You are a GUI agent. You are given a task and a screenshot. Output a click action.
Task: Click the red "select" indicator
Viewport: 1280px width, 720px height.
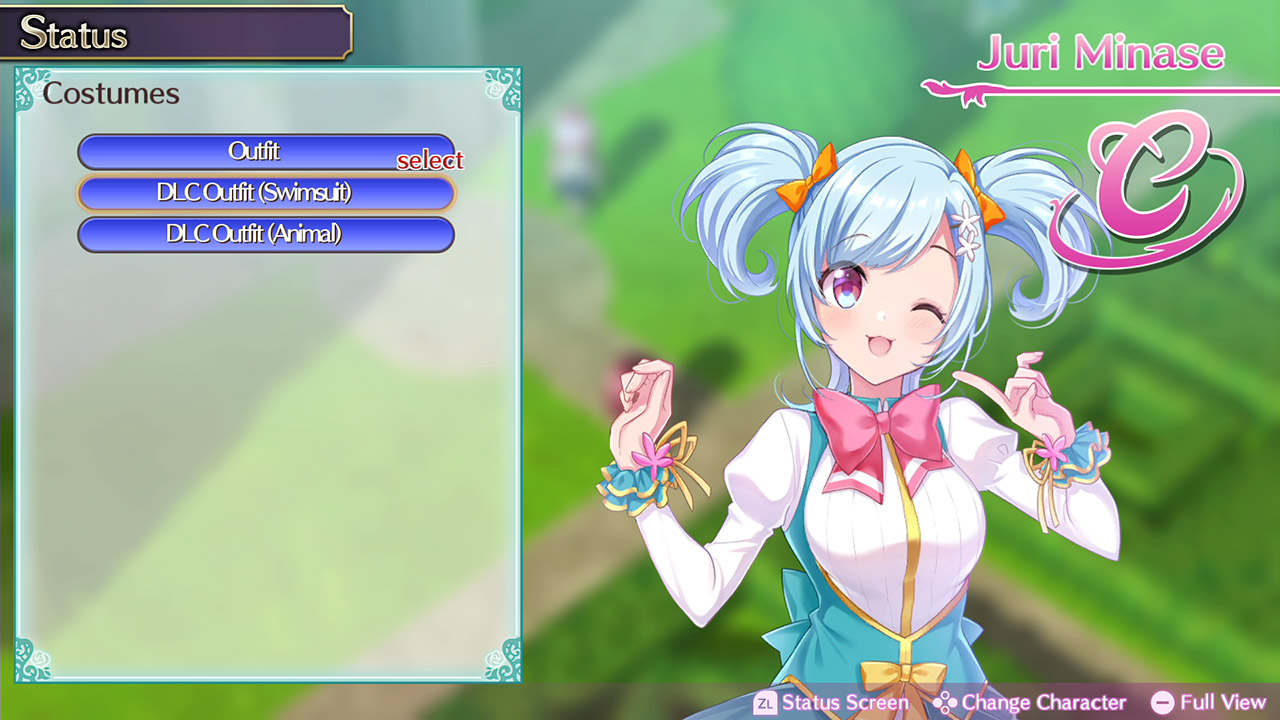pos(431,160)
